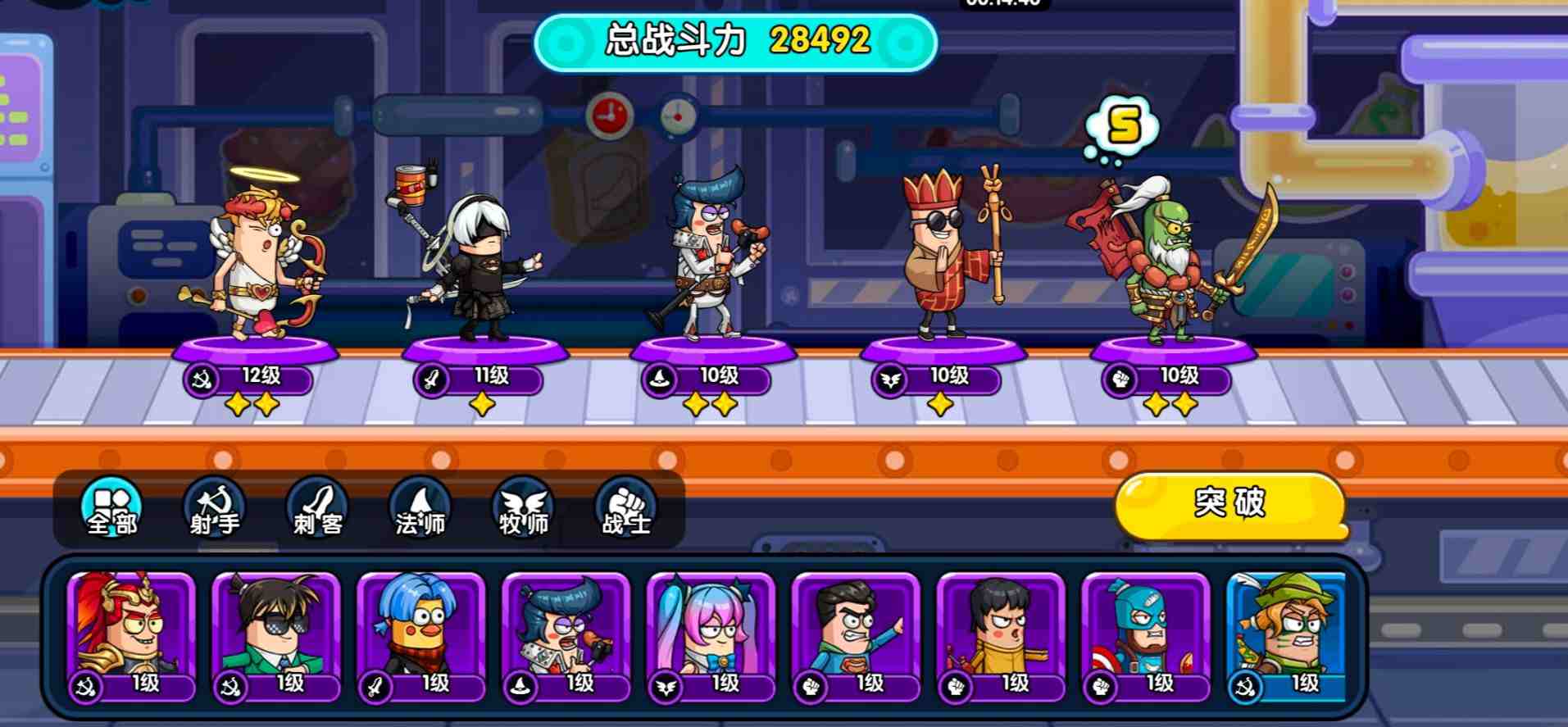This screenshot has height=727, width=1568.
Task: Select the blue masked shield hero card
Action: (x=1147, y=637)
